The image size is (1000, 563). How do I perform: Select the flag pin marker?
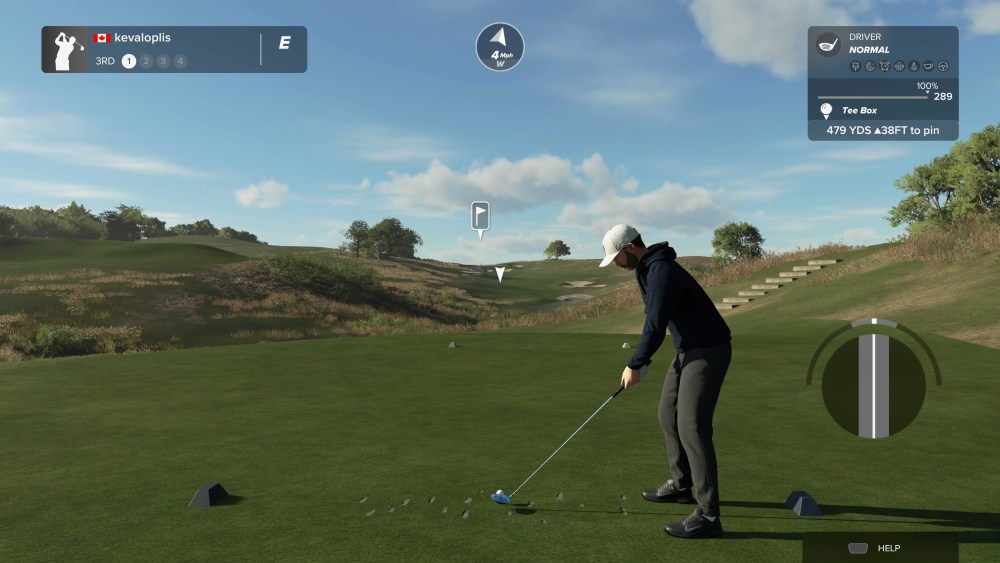[x=480, y=216]
